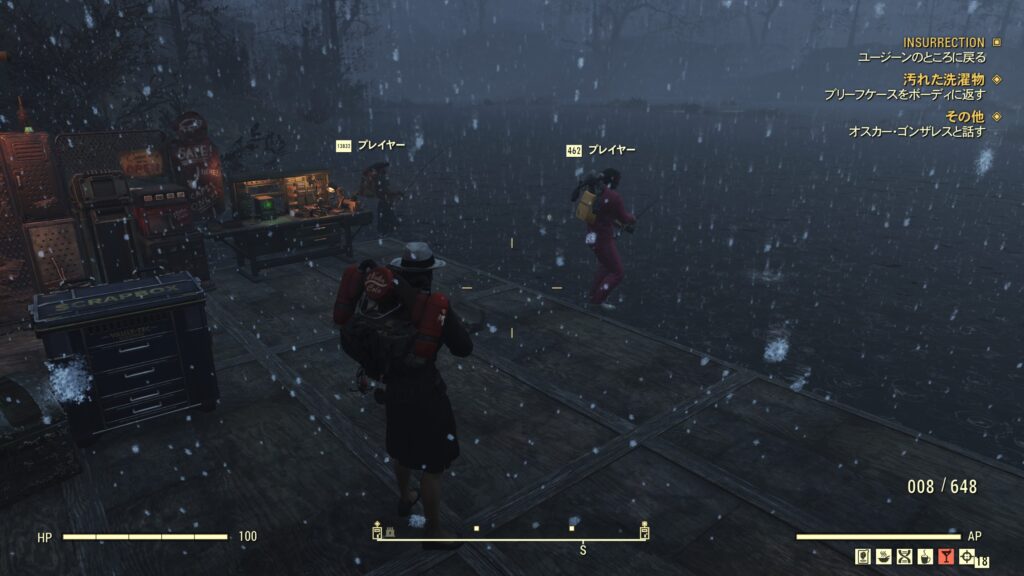Click the level 13033 player nameplate
This screenshot has height=576, width=1024.
pos(370,145)
